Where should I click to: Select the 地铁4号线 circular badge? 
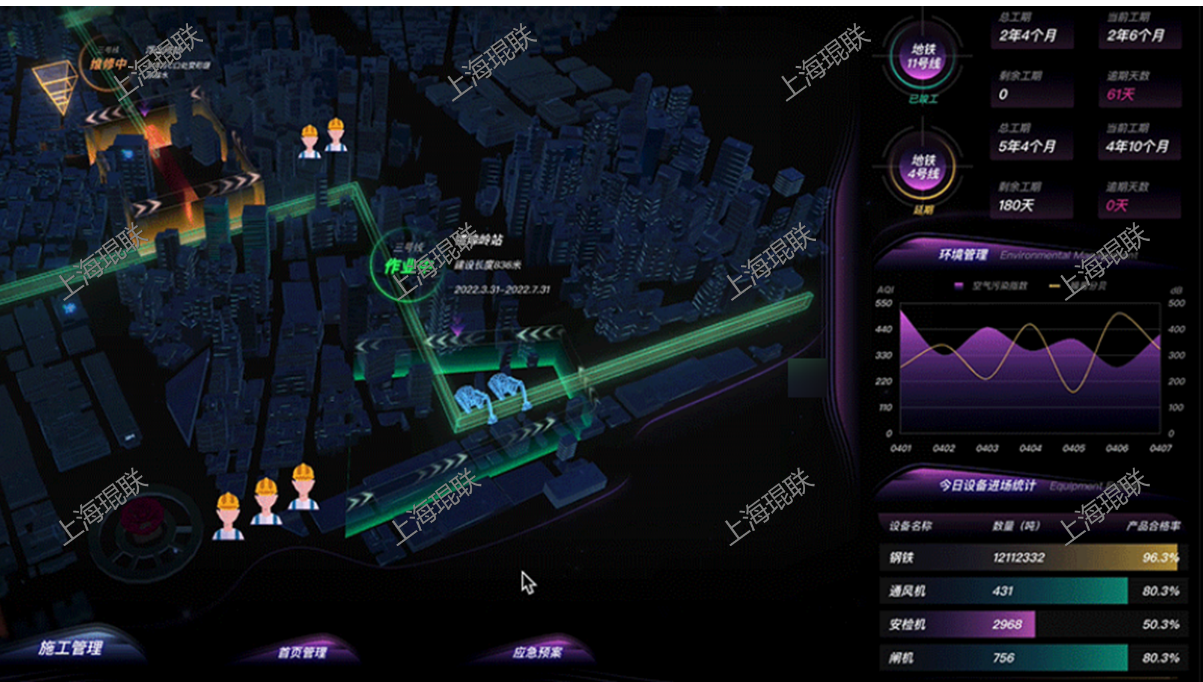[919, 166]
